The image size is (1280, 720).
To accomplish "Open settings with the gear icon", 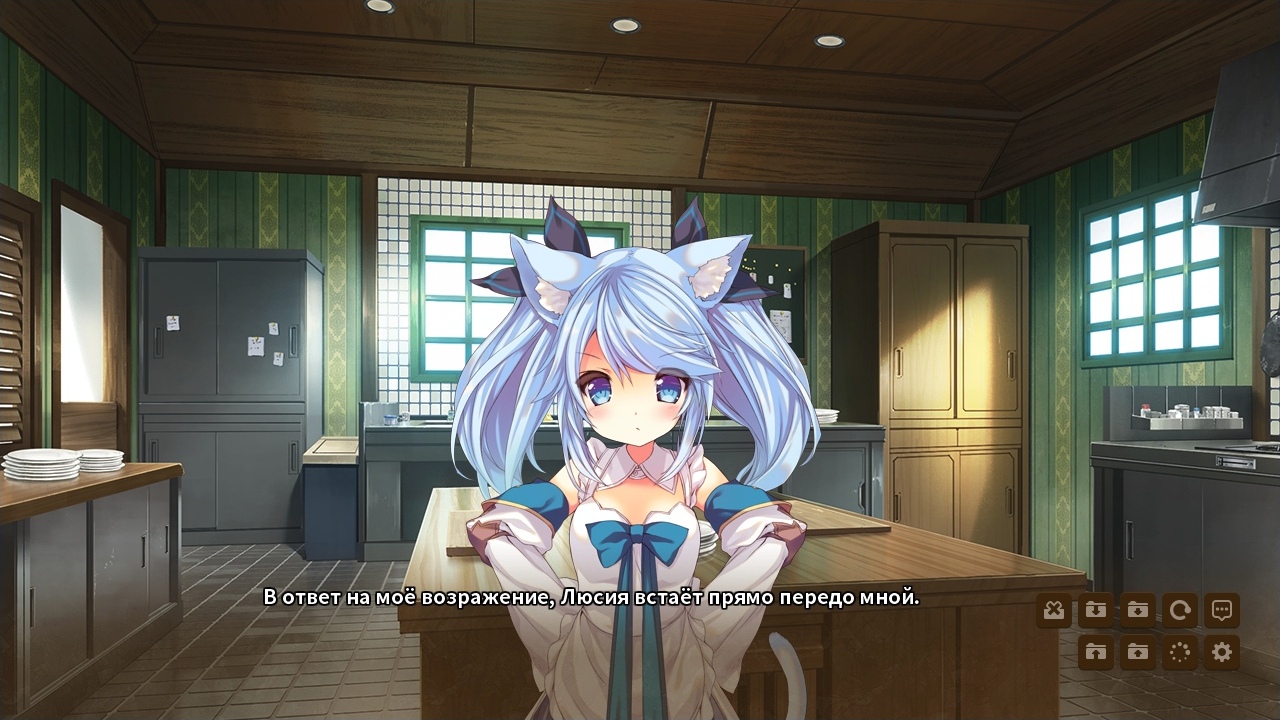I will [1221, 653].
